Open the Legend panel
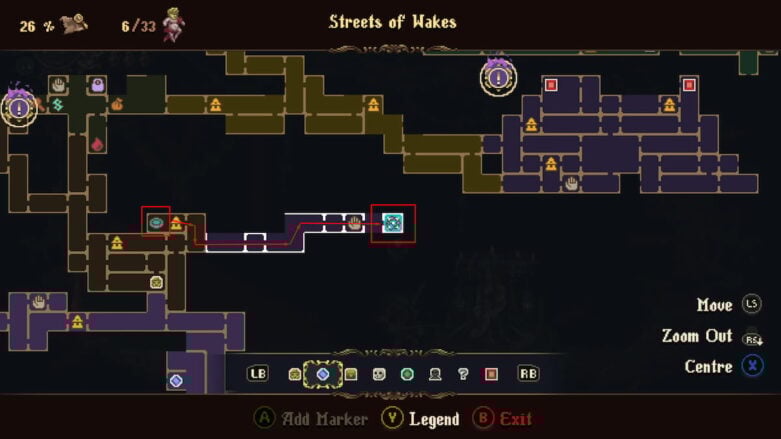 pyautogui.click(x=425, y=419)
